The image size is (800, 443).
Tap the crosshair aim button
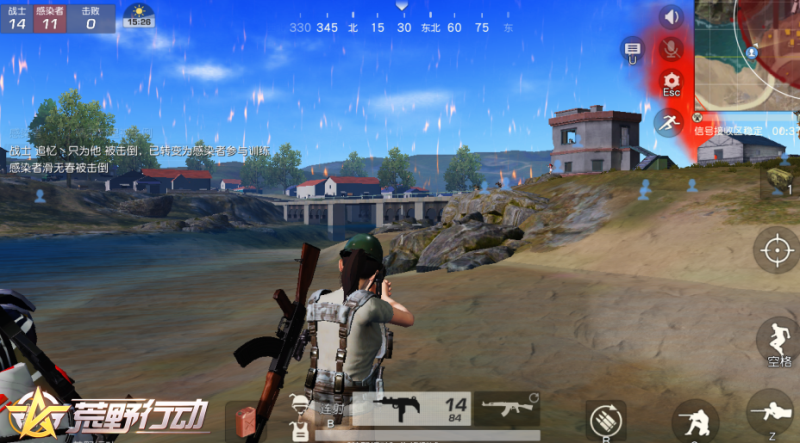coord(776,250)
